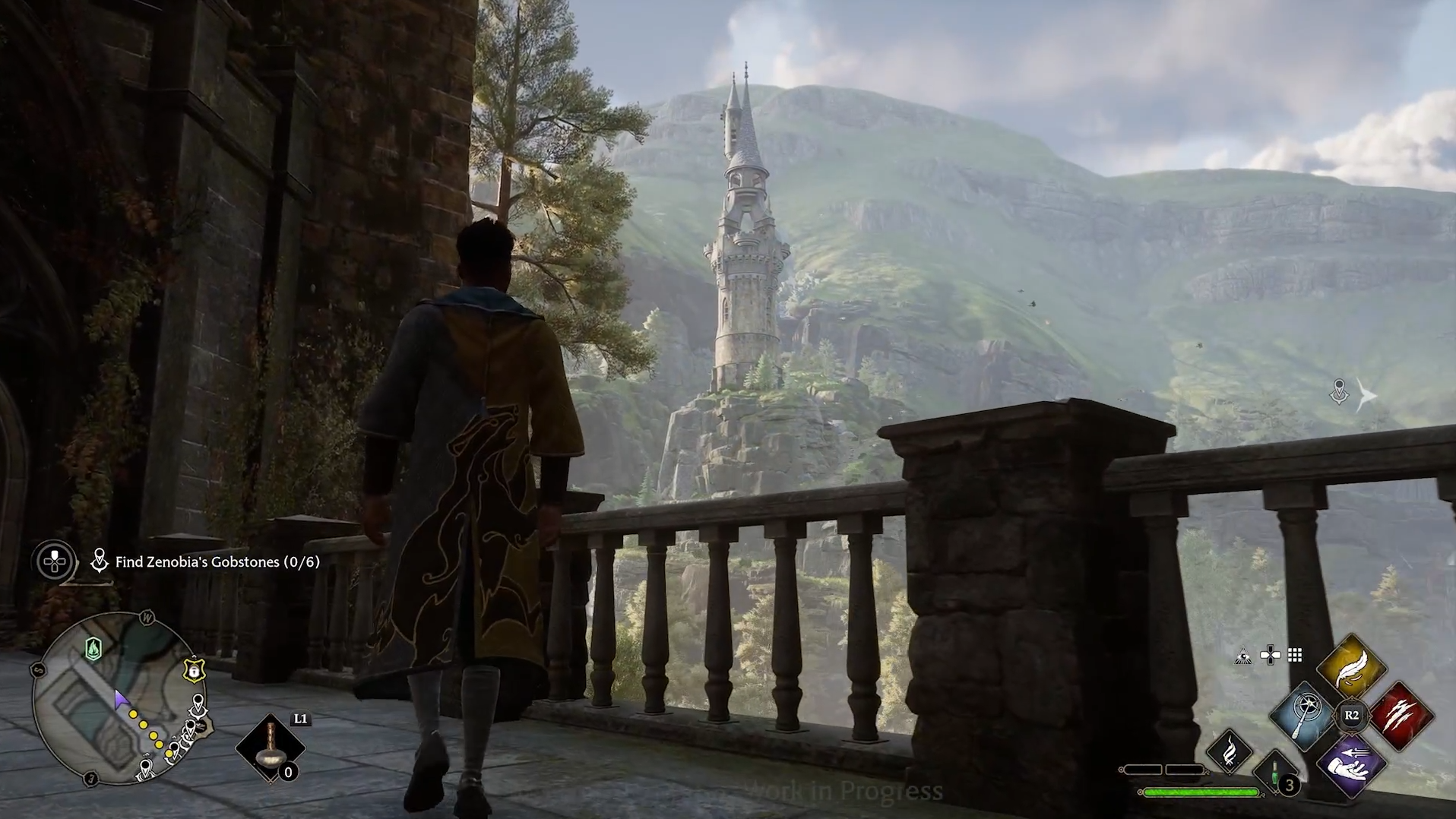Toggle the green Floo Flame marker on the minimap
This screenshot has height=819, width=1456.
(x=93, y=649)
